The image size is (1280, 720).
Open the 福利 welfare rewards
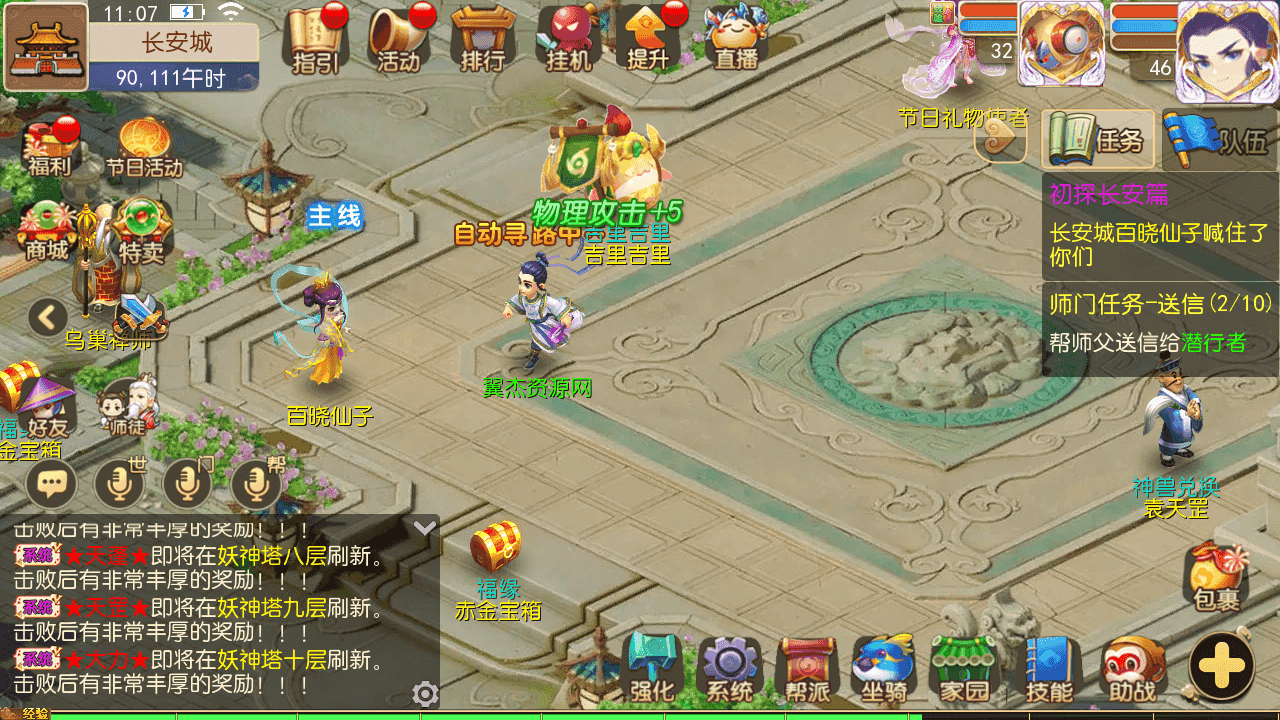[x=48, y=147]
